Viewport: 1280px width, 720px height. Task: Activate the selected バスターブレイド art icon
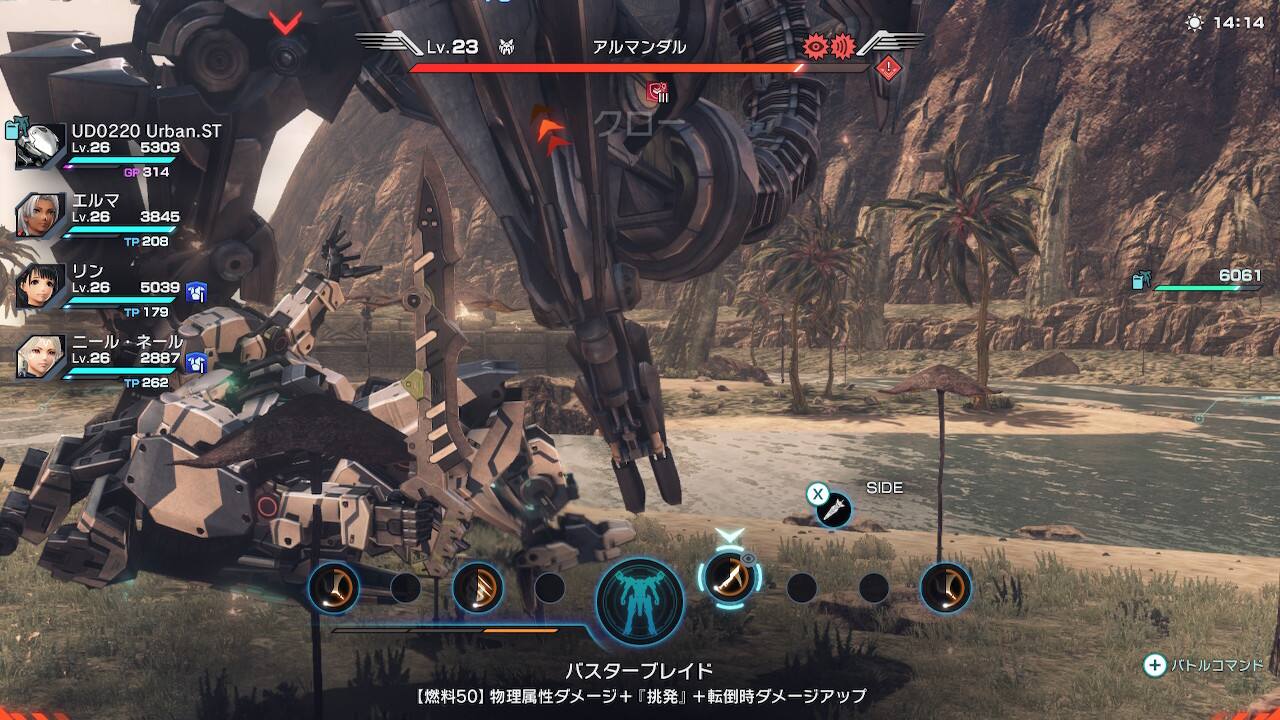pos(730,577)
